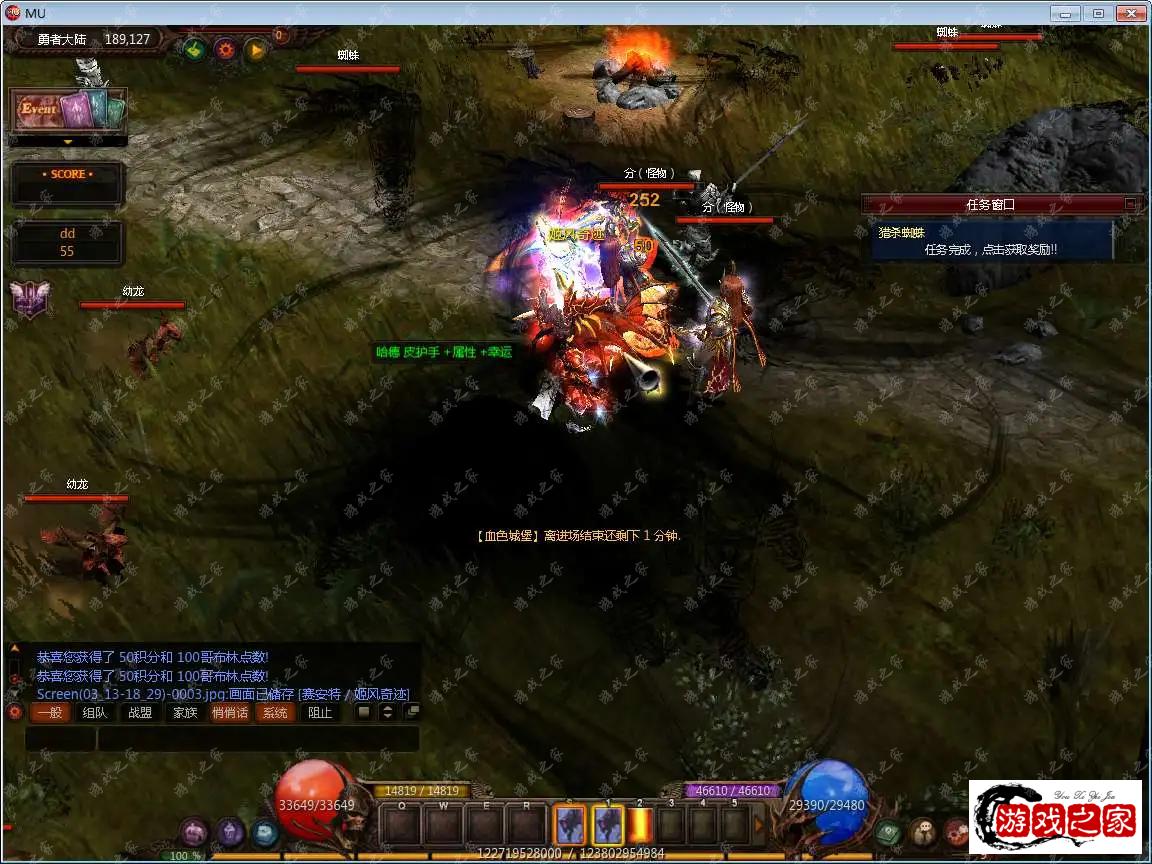Open the Event cards panel
1152x864 pixels.
pos(68,111)
